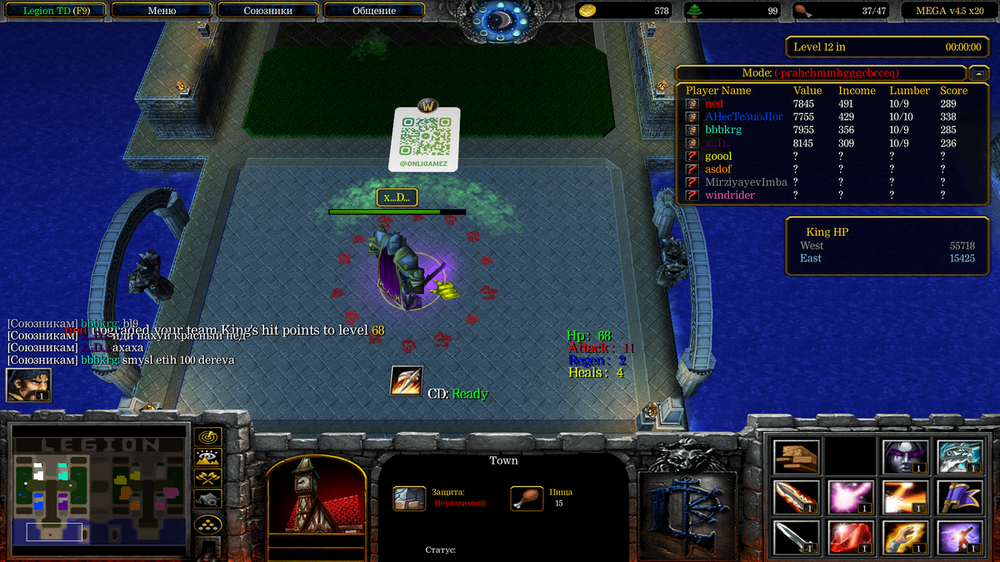Click the hero portrait icon above minimap

coord(28,385)
